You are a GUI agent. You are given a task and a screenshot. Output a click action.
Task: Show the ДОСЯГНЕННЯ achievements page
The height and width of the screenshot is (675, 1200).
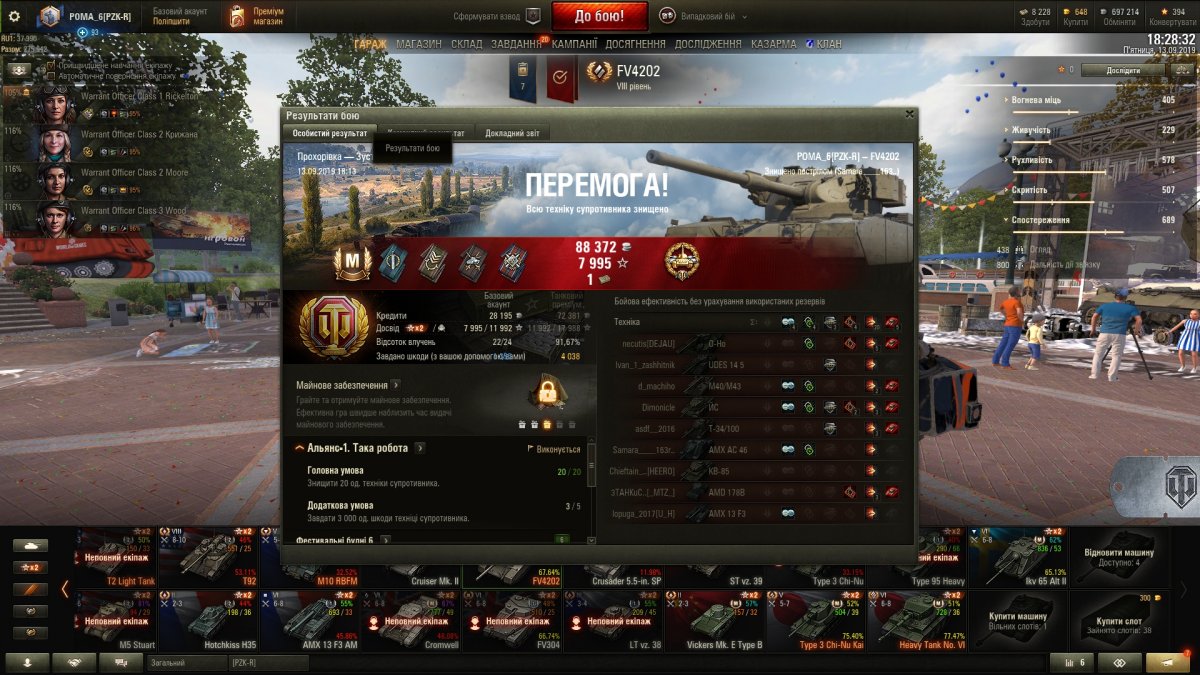click(635, 44)
